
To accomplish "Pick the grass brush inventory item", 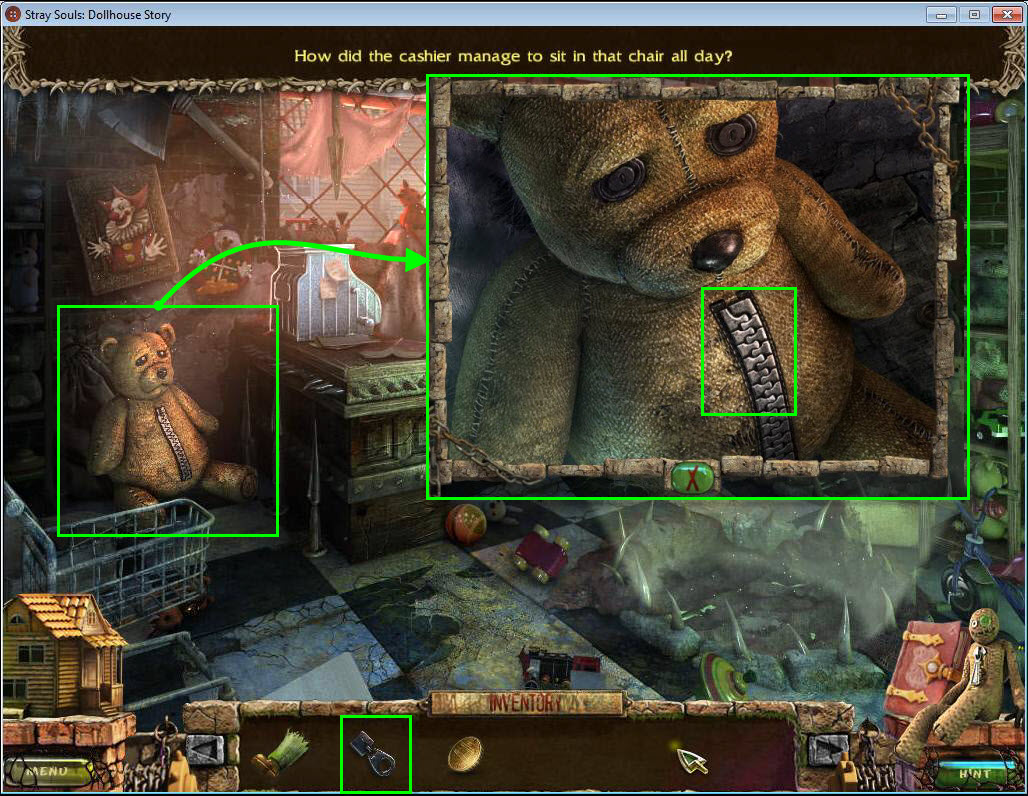I will (281, 755).
